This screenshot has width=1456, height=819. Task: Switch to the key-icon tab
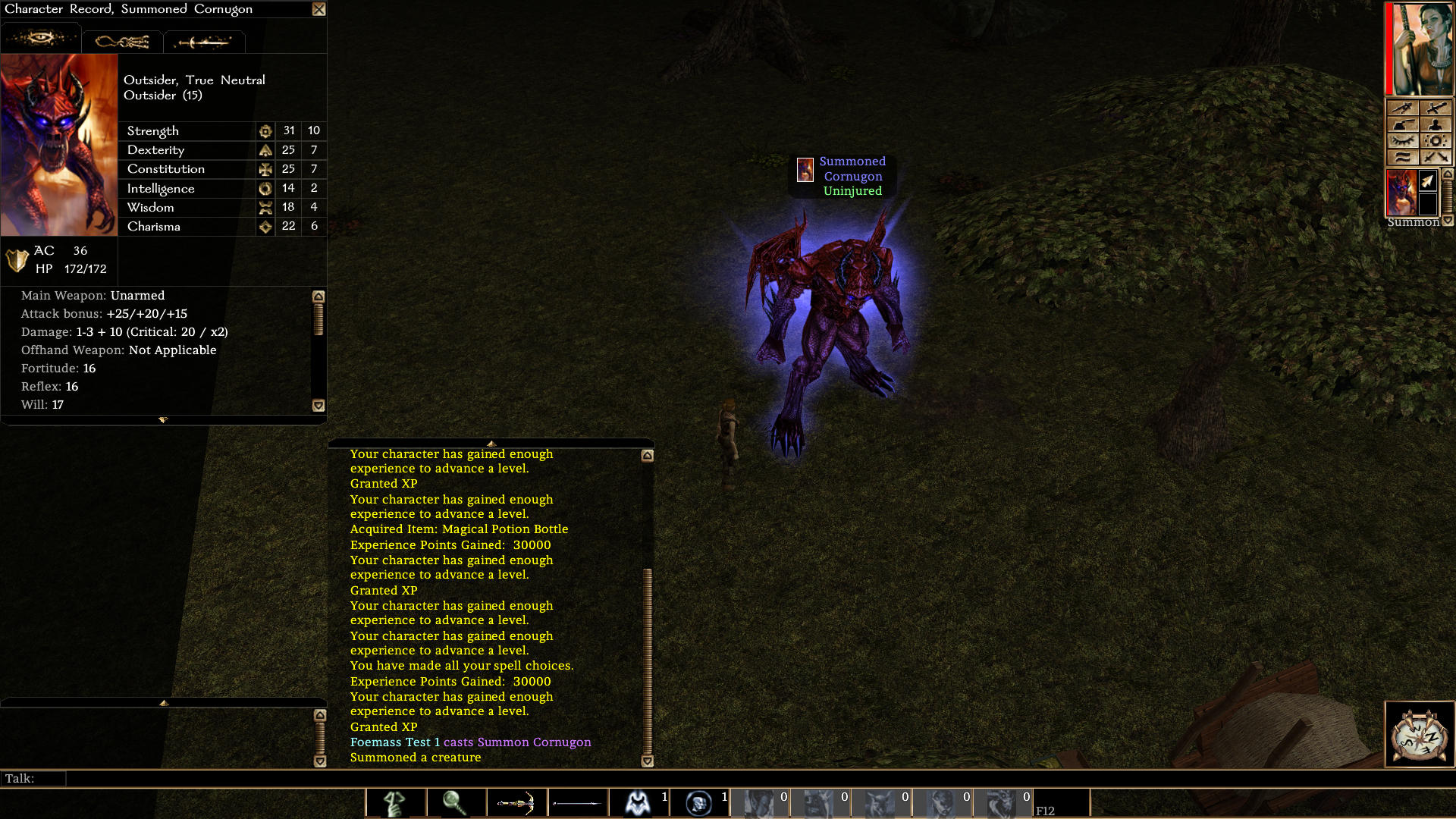[x=122, y=42]
